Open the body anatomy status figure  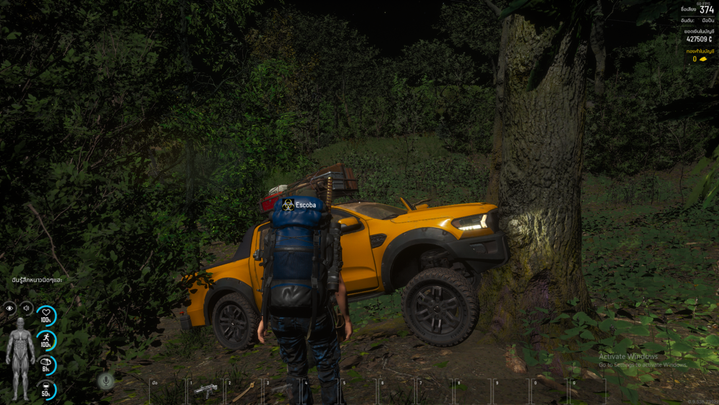(19, 351)
